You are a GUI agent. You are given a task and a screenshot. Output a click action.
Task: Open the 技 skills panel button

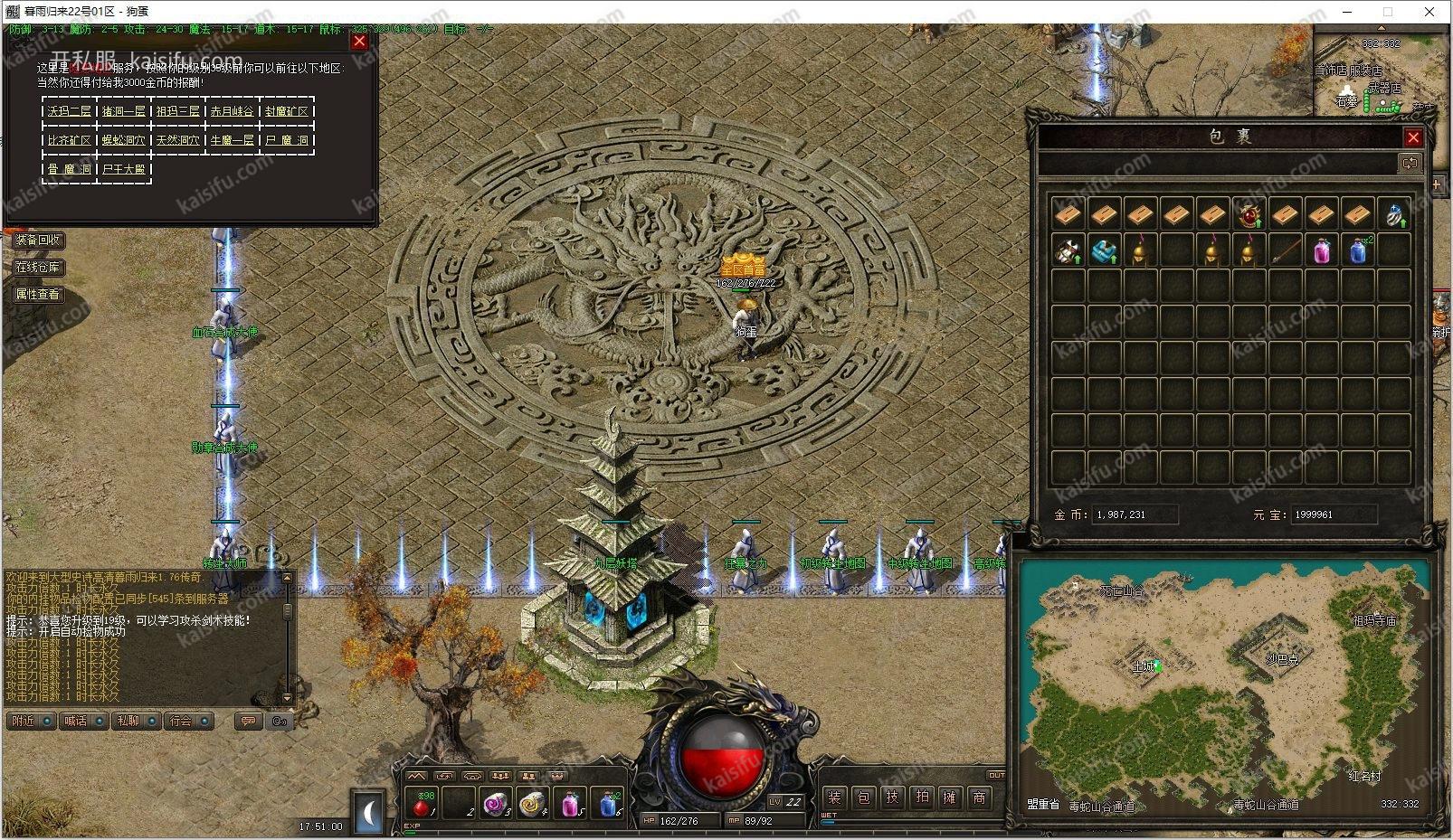[x=892, y=797]
